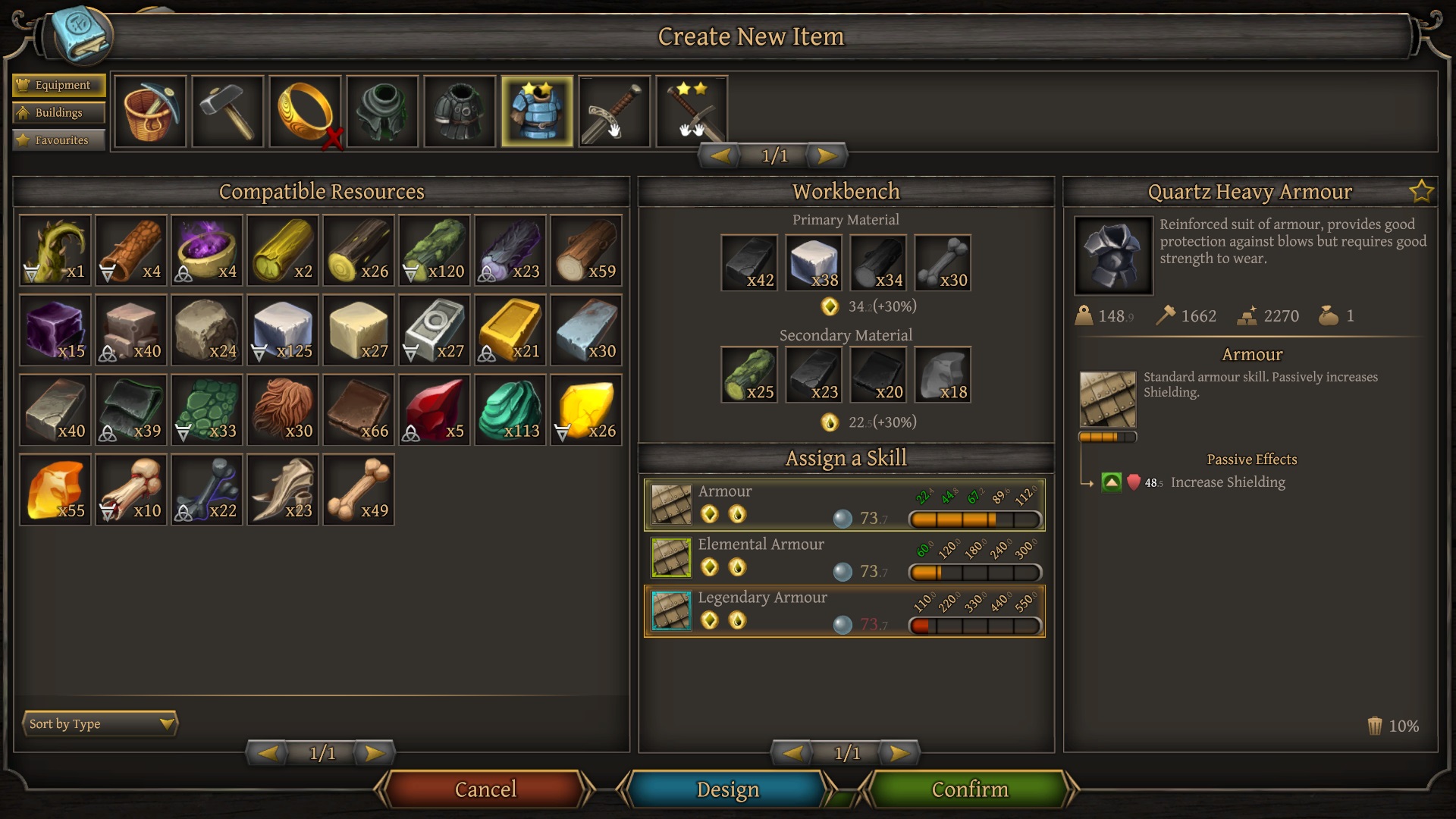
Task: Select the red gem resource x5
Action: 435,410
